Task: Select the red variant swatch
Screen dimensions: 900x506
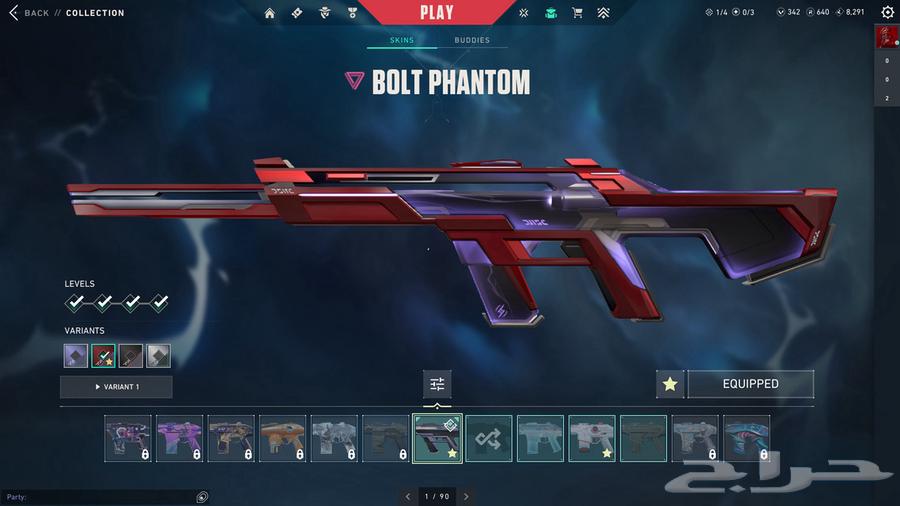Action: (x=104, y=355)
